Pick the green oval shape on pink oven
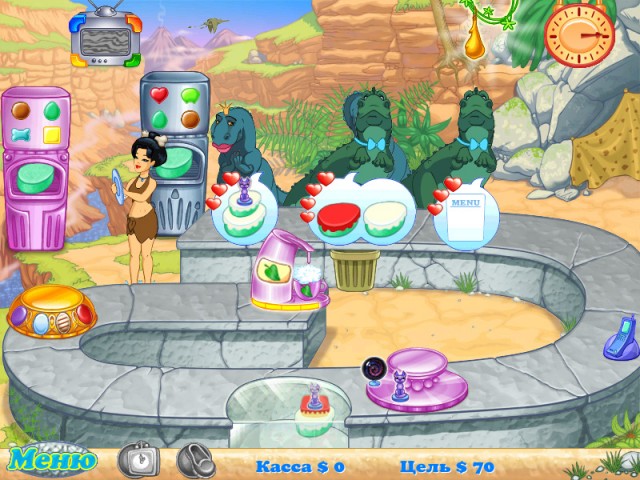The image size is (640, 480). 52,107
